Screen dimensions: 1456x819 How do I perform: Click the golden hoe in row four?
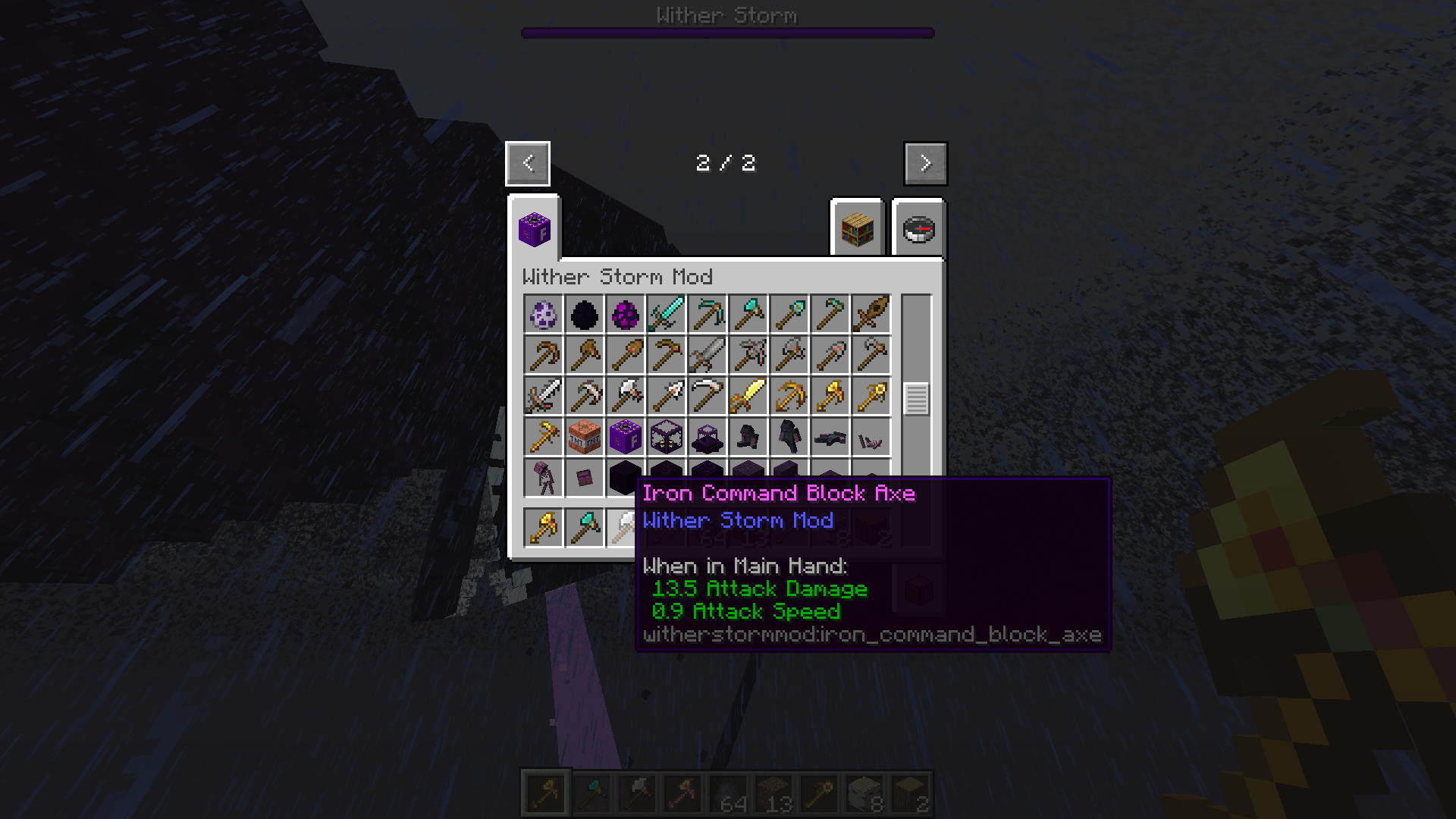(544, 437)
